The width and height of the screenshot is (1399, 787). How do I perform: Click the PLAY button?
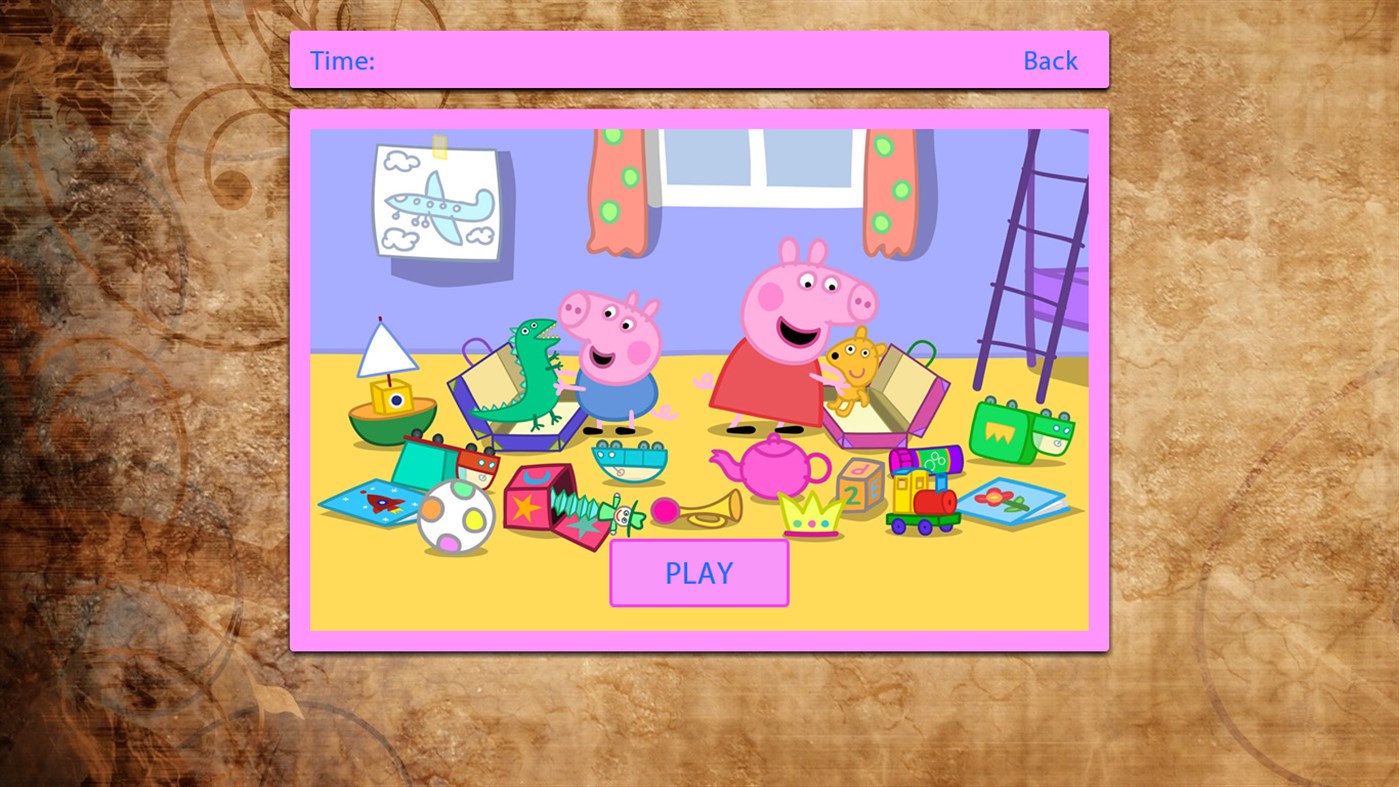click(698, 572)
